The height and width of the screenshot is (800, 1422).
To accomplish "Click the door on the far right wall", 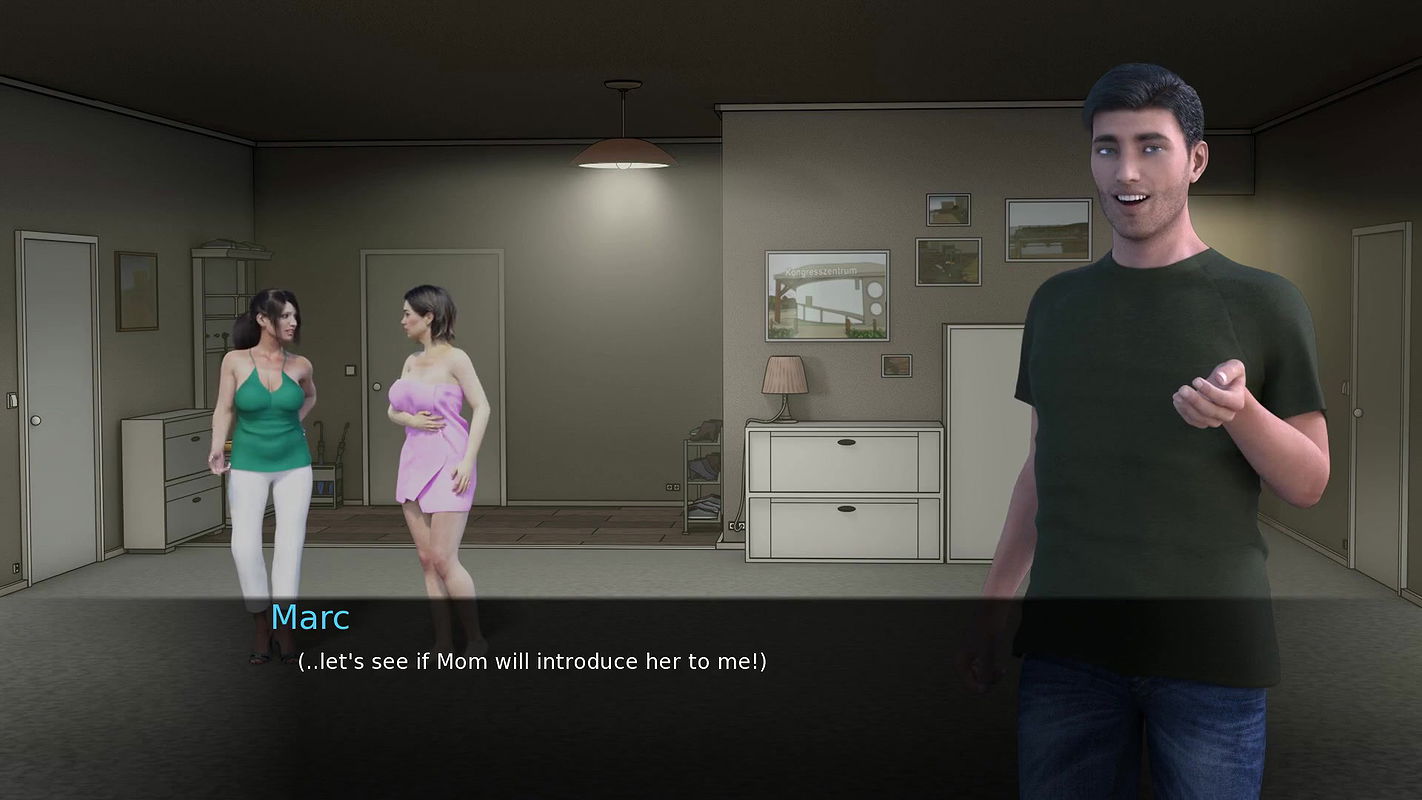I will pyautogui.click(x=1380, y=400).
